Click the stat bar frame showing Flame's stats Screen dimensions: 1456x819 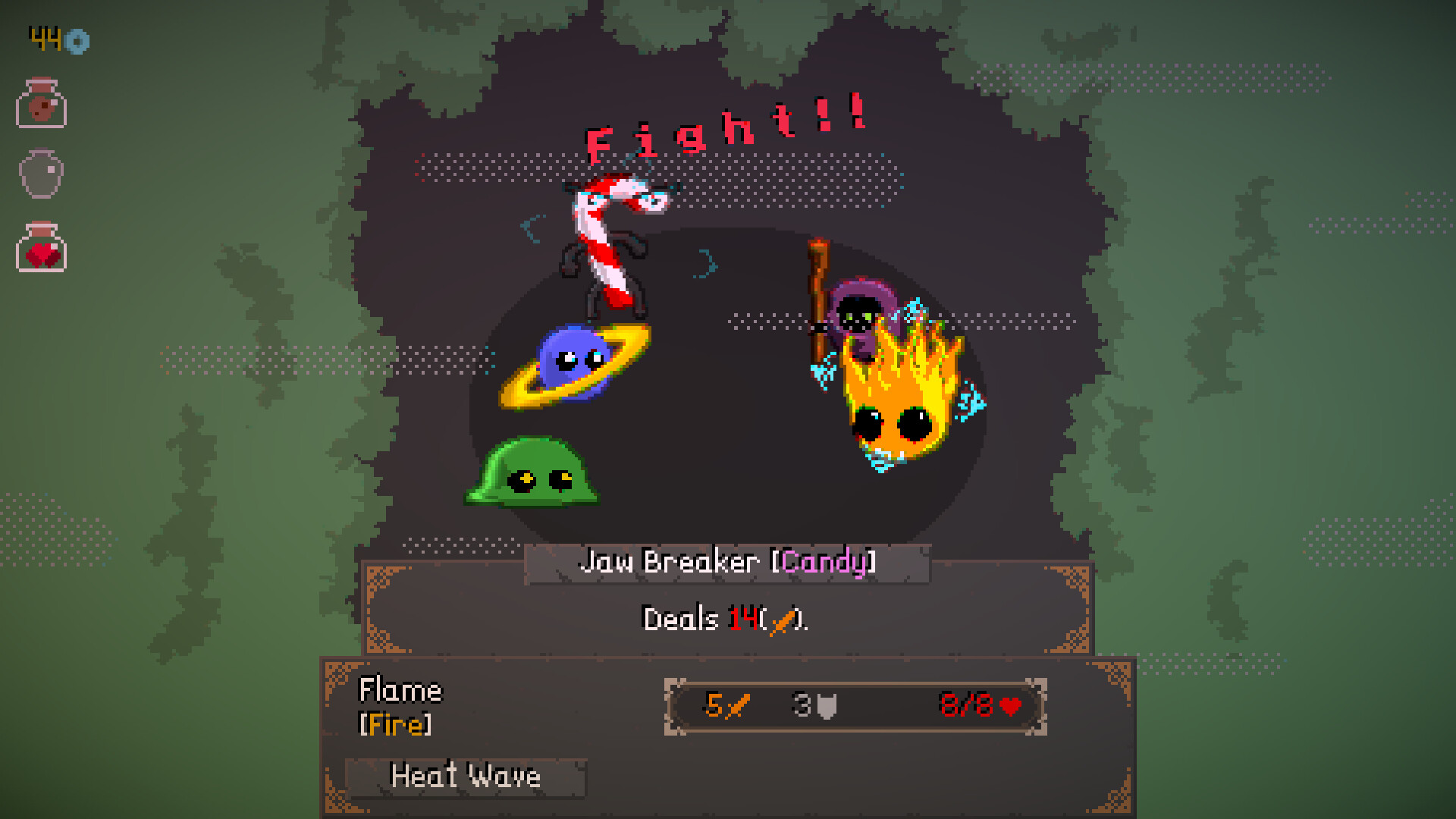click(857, 706)
